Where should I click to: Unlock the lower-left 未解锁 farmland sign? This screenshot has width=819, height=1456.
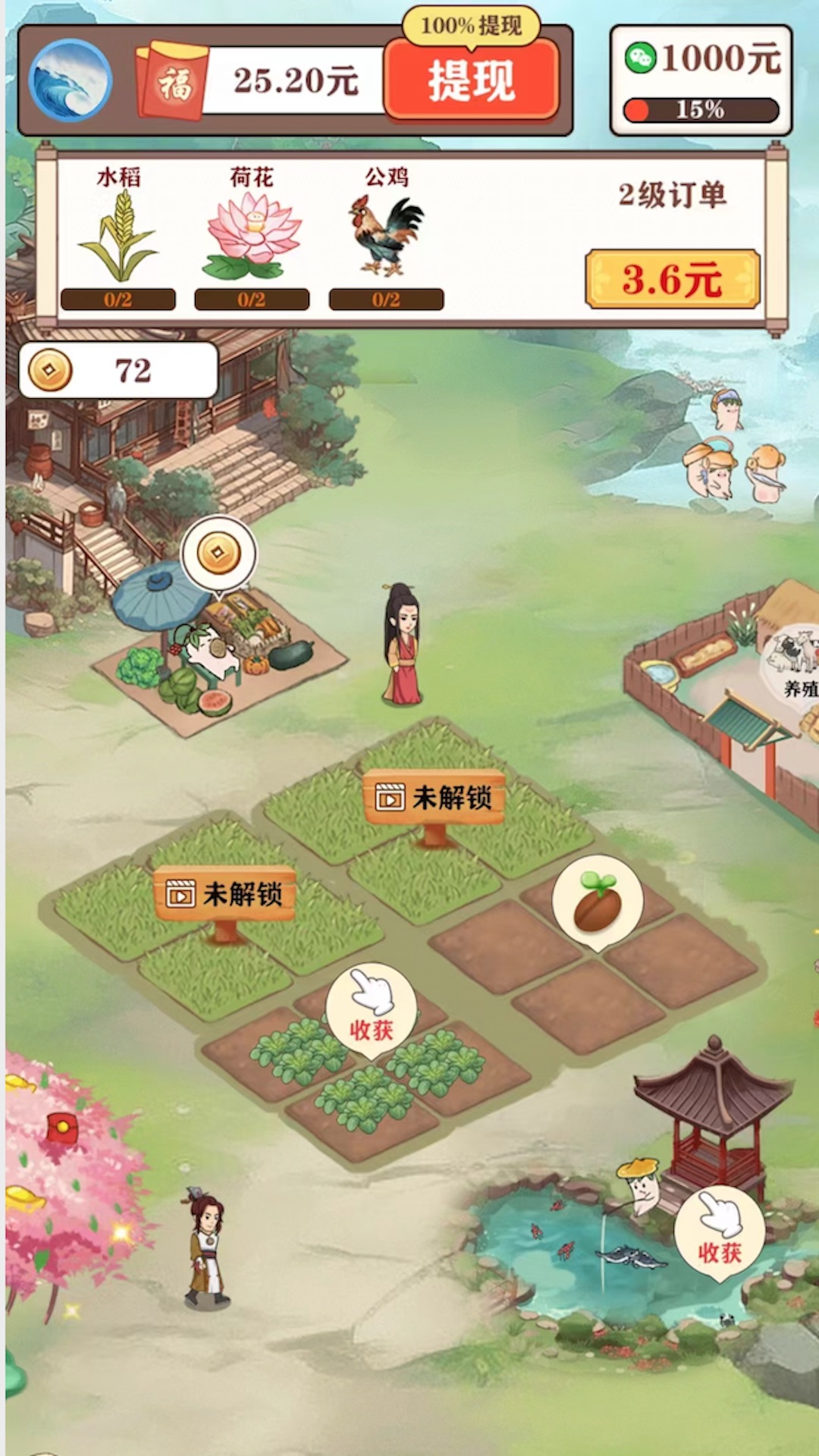tap(225, 895)
